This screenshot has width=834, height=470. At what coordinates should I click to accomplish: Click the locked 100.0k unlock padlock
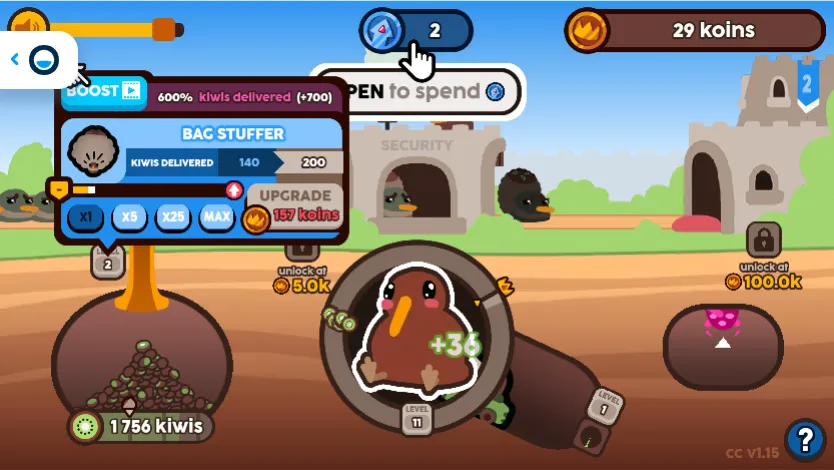pos(763,240)
